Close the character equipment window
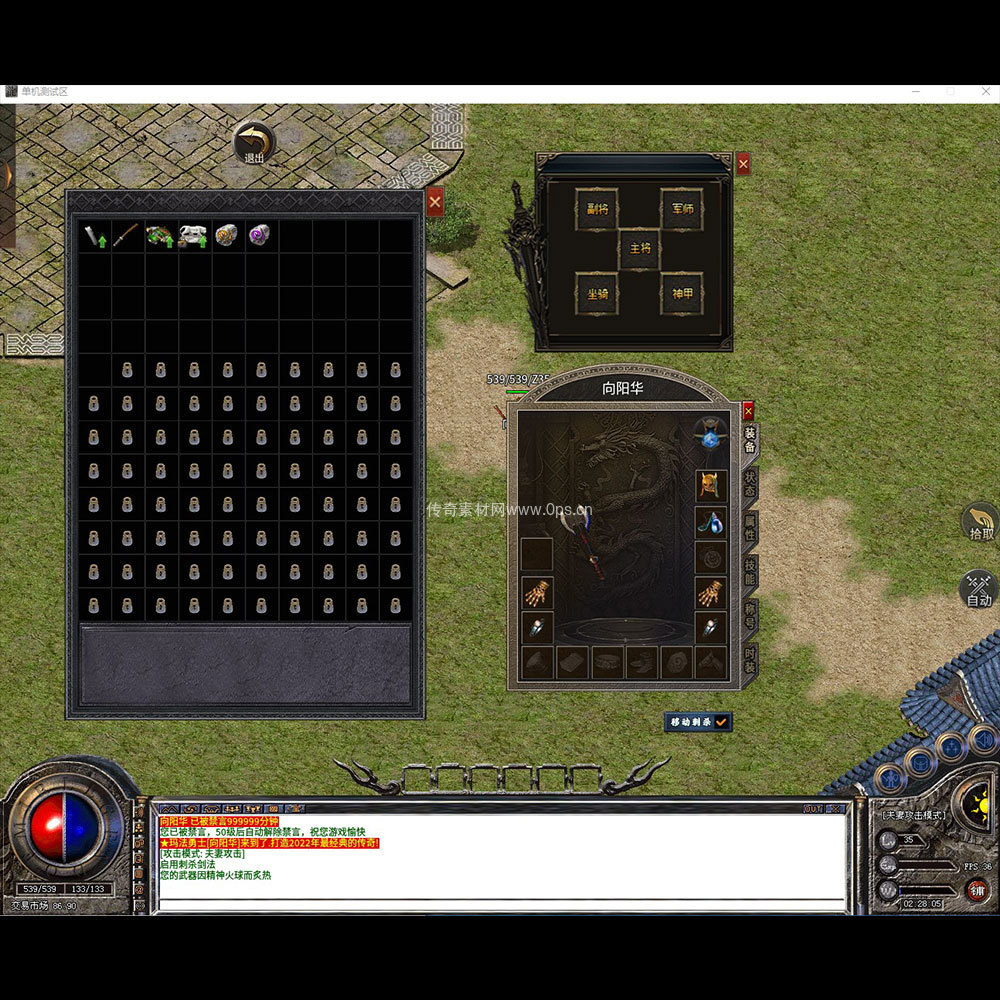The width and height of the screenshot is (1000, 1000). tap(748, 410)
